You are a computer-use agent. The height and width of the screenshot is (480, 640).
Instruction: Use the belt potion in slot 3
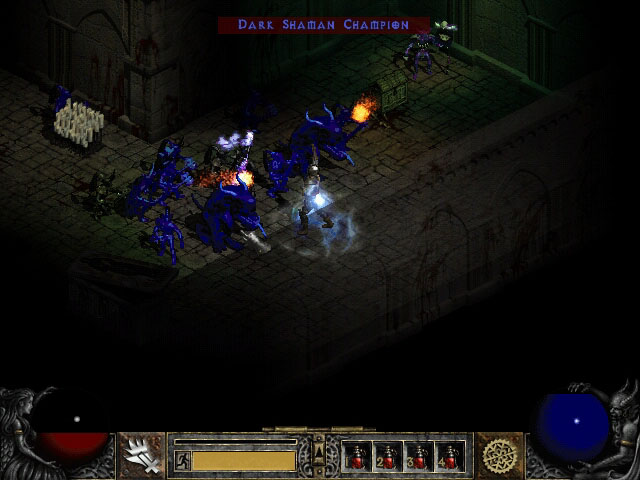[419, 457]
